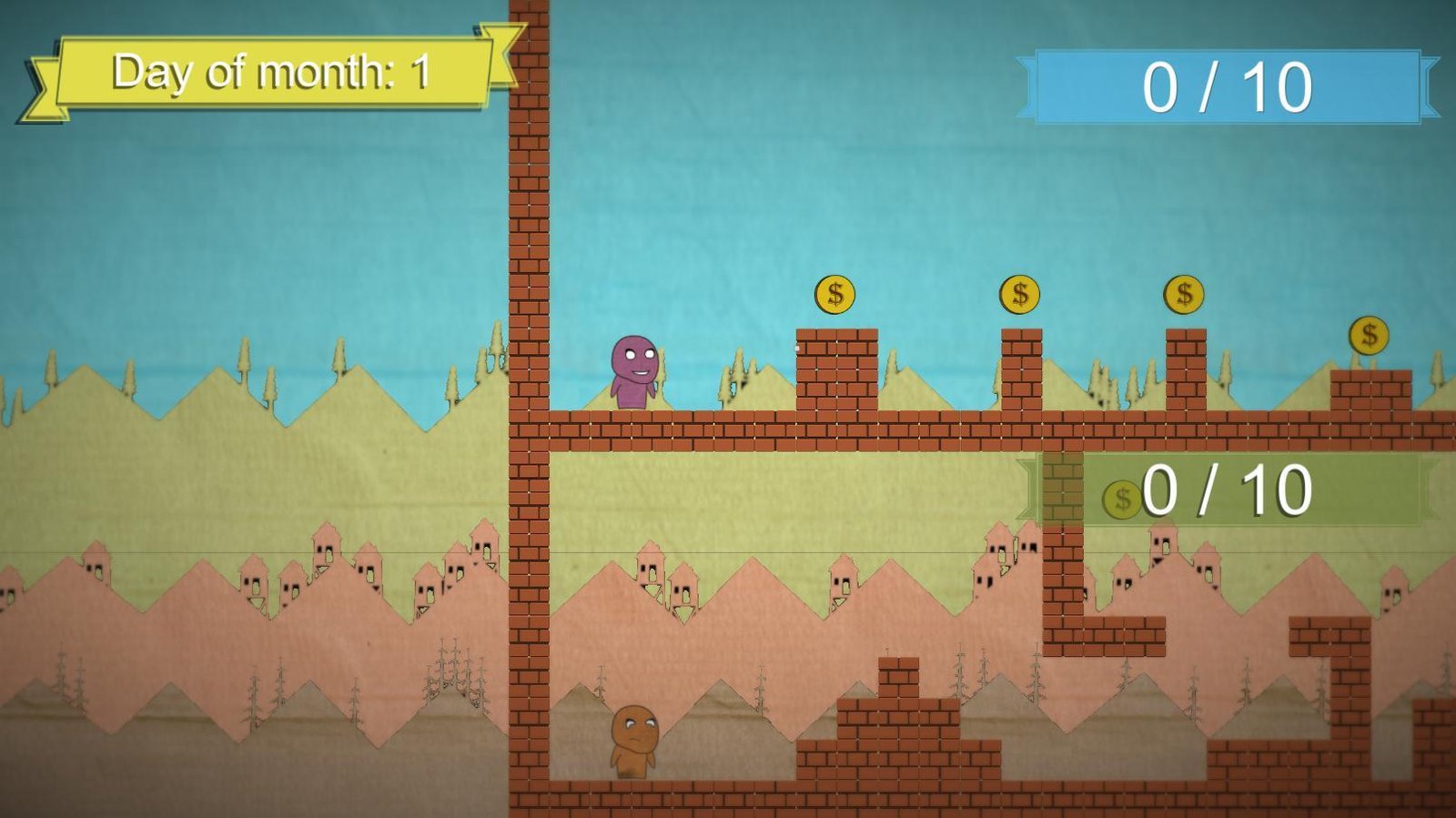This screenshot has height=818, width=1456.
Task: Select the 0 / 10 blue counter
Action: point(1228,86)
